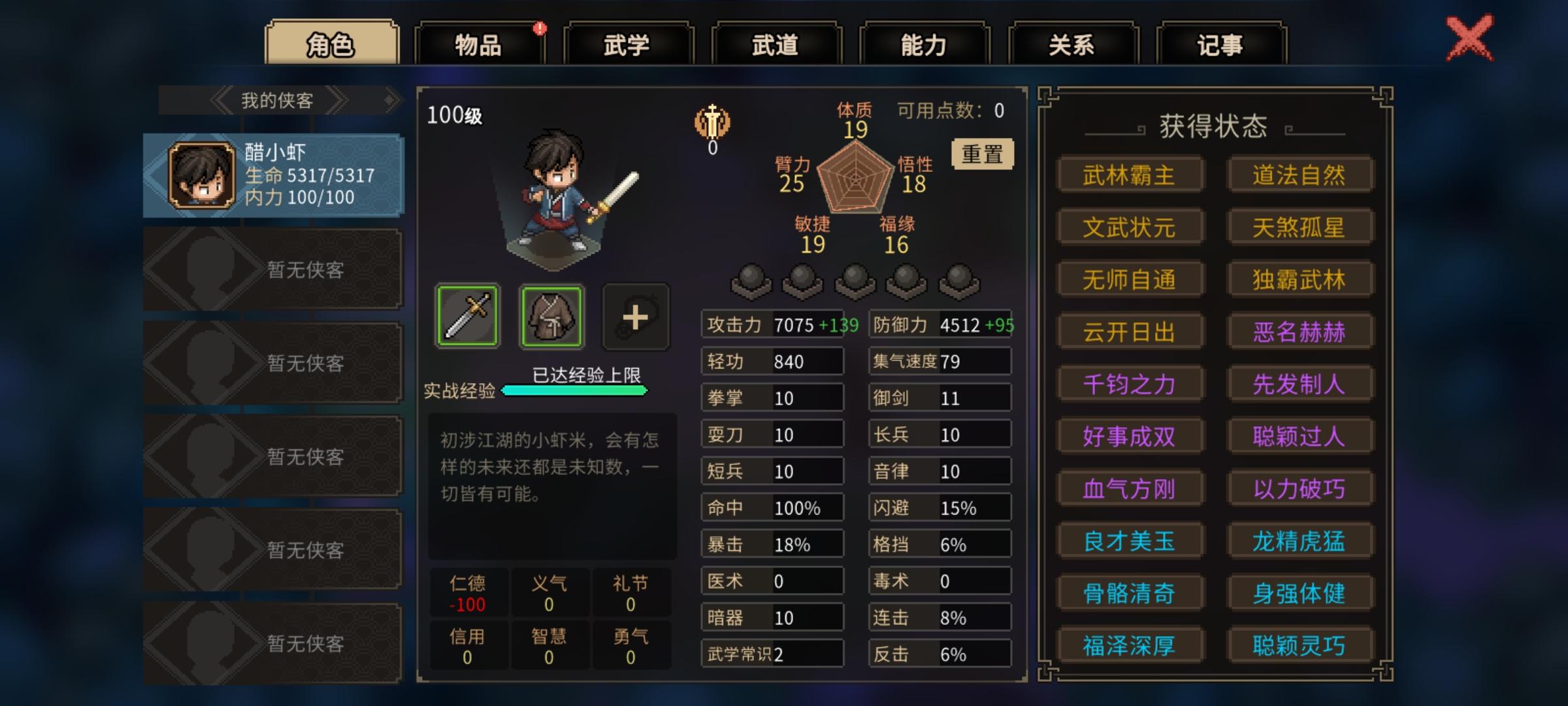Click 醋小虾's avatar in the roster
The width and height of the screenshot is (1568, 706).
[203, 177]
